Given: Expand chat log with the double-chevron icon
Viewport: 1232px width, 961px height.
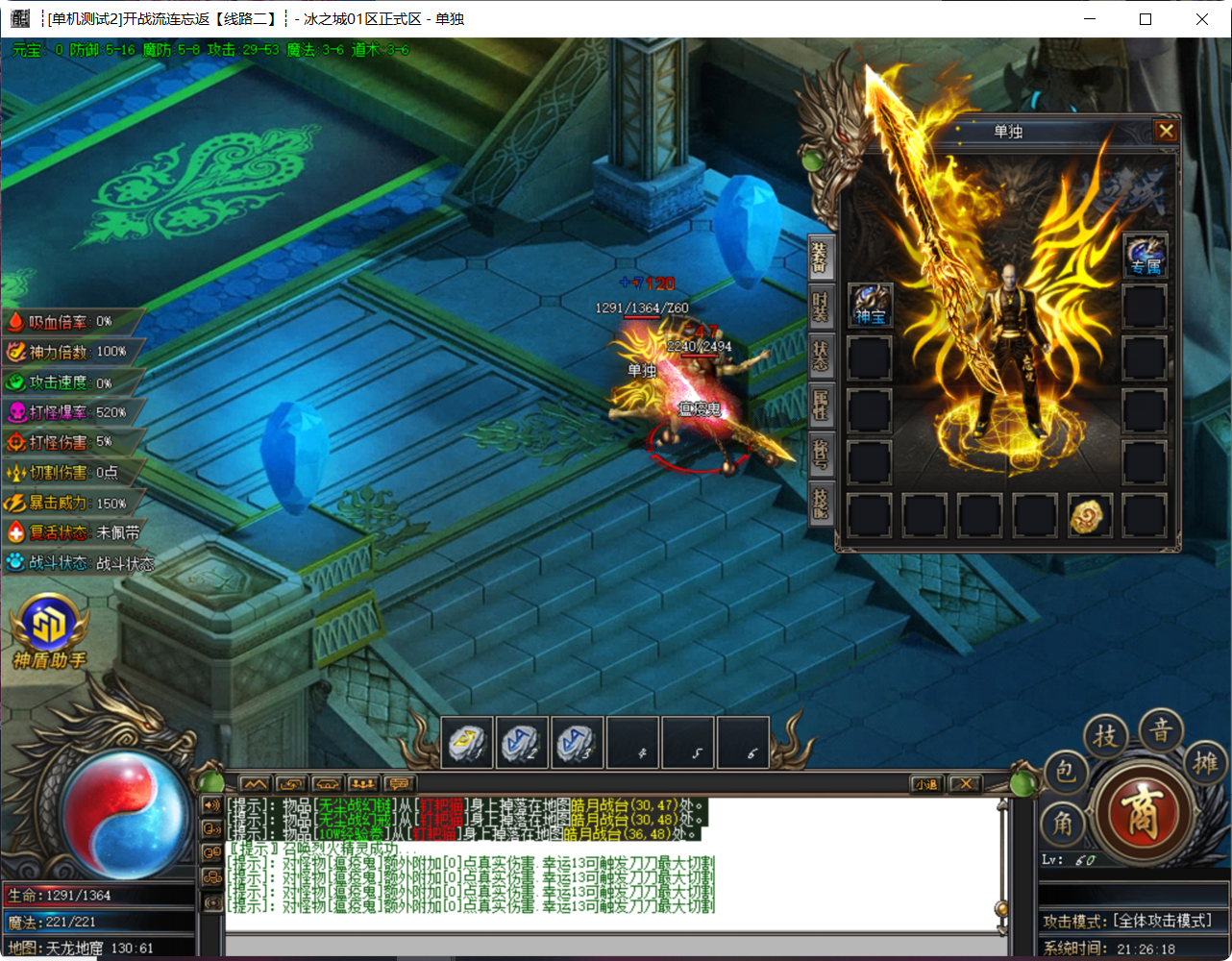Looking at the screenshot, I should point(257,783).
